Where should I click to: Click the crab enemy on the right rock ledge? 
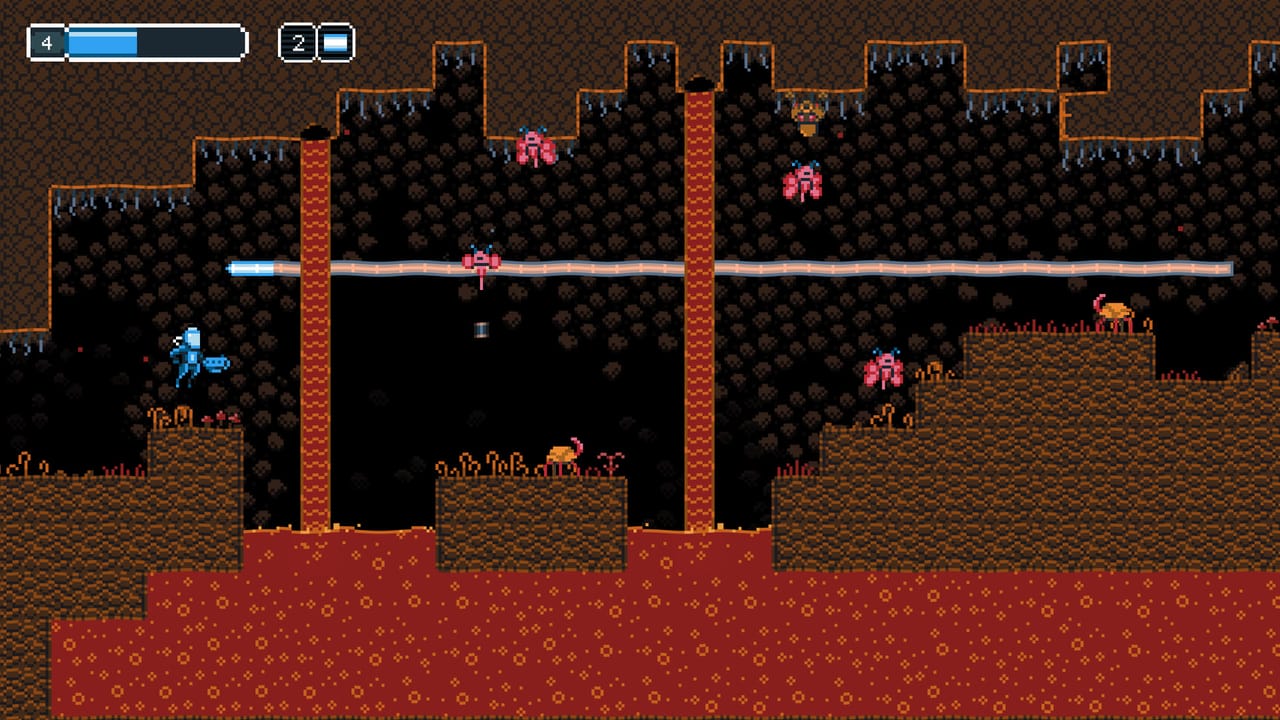pyautogui.click(x=885, y=368)
